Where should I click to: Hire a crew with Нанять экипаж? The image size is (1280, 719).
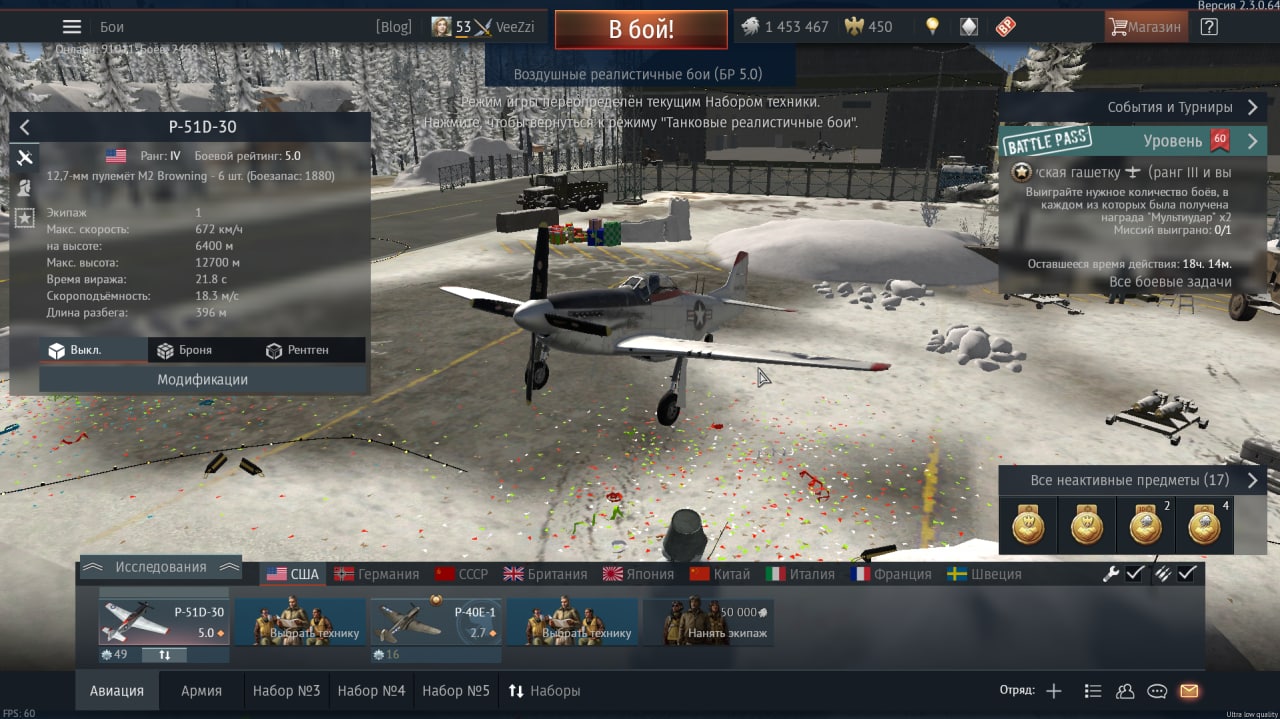coord(708,622)
